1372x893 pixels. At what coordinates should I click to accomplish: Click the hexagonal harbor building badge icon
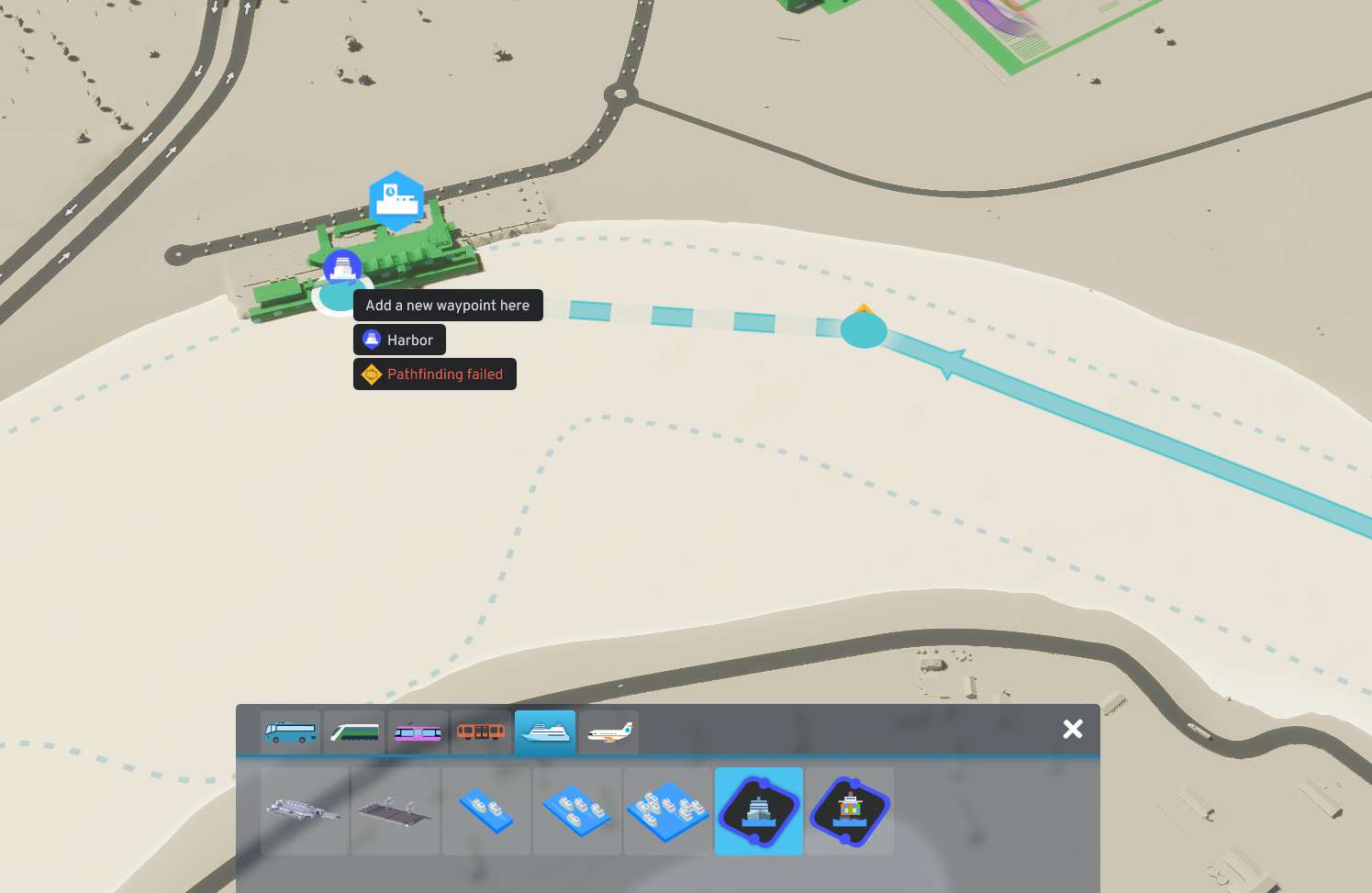click(x=398, y=198)
